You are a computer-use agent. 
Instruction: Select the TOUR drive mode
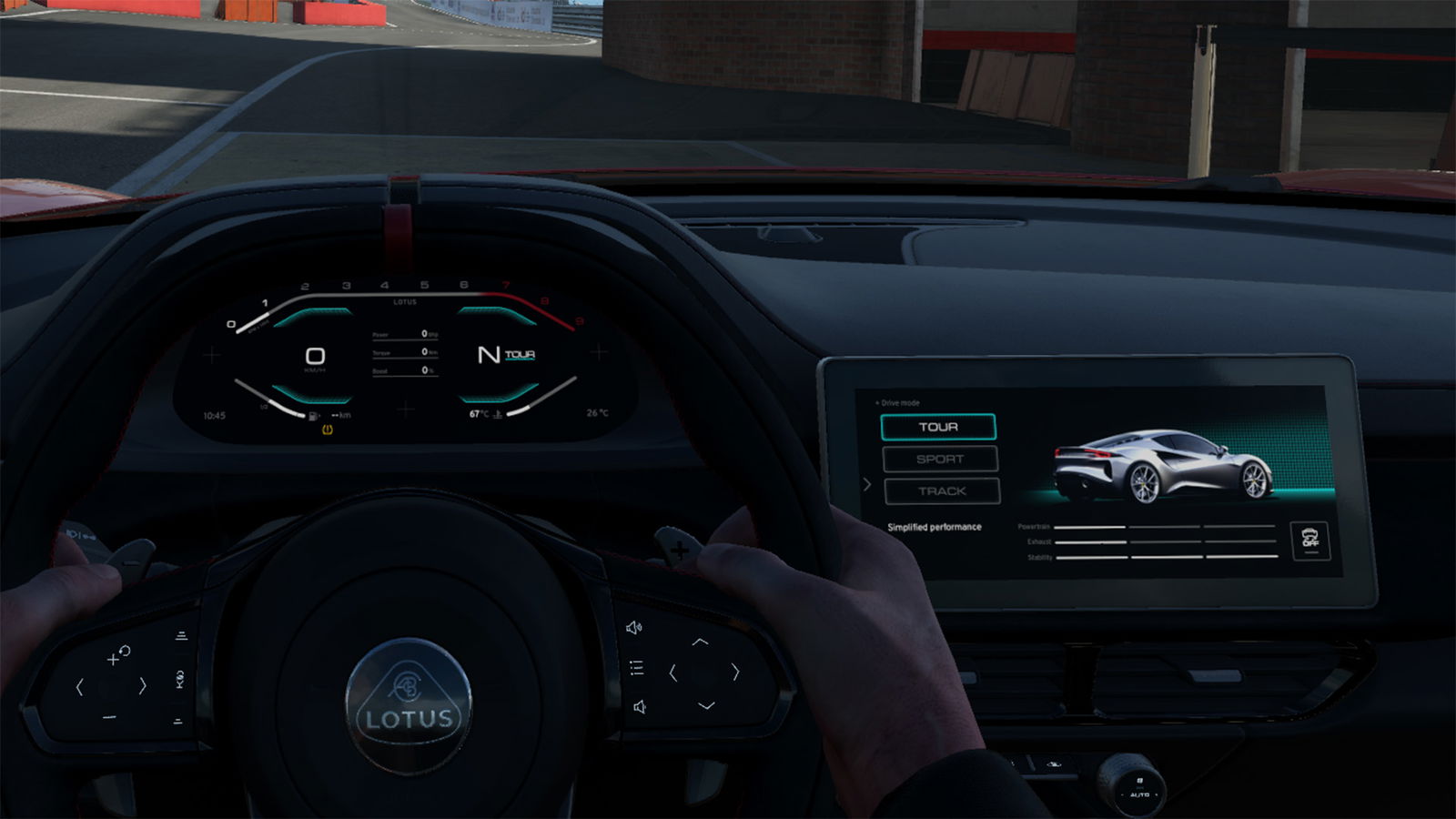(x=938, y=427)
